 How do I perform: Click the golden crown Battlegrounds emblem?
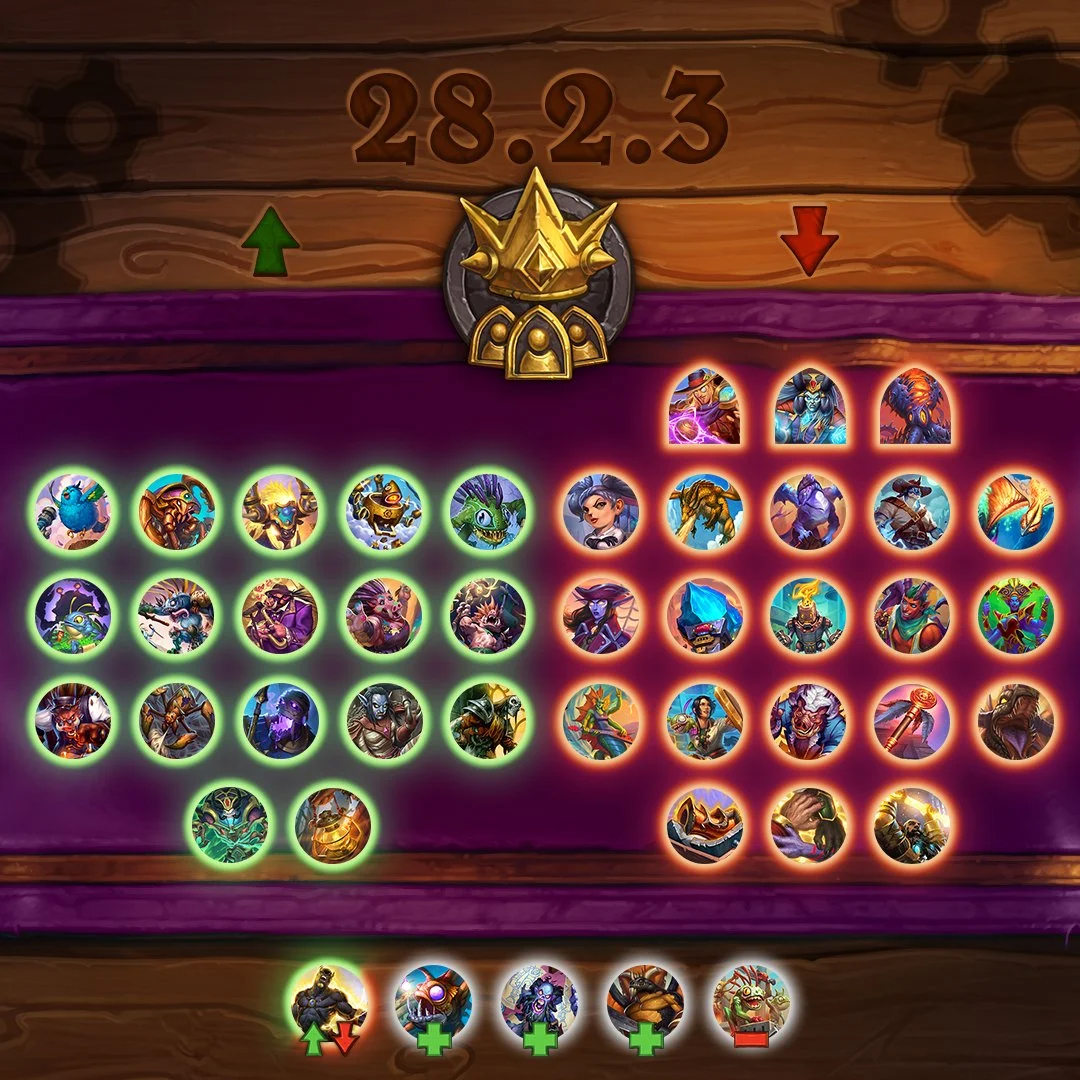point(539,275)
